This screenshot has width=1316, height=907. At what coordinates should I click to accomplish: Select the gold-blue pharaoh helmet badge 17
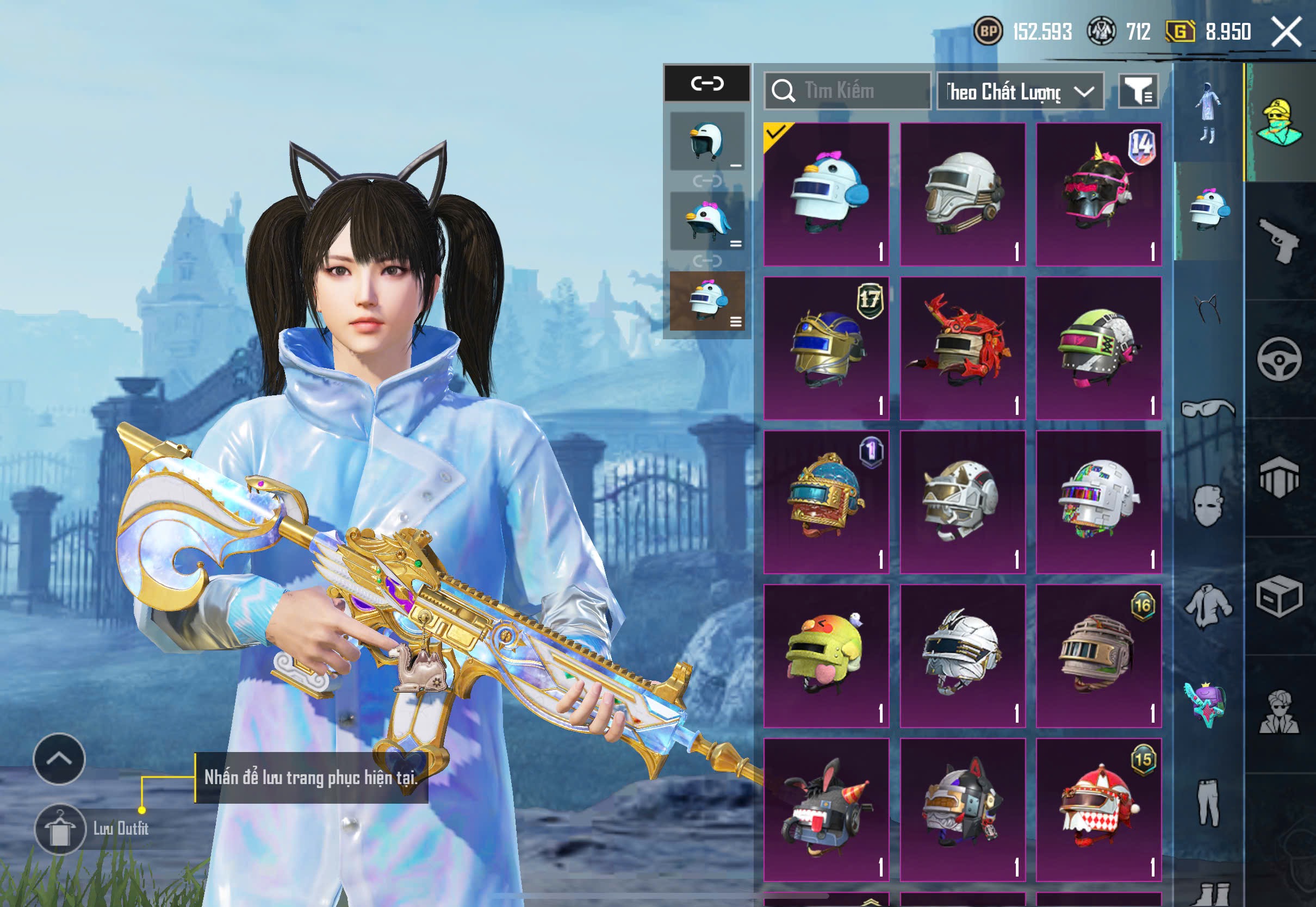click(826, 348)
